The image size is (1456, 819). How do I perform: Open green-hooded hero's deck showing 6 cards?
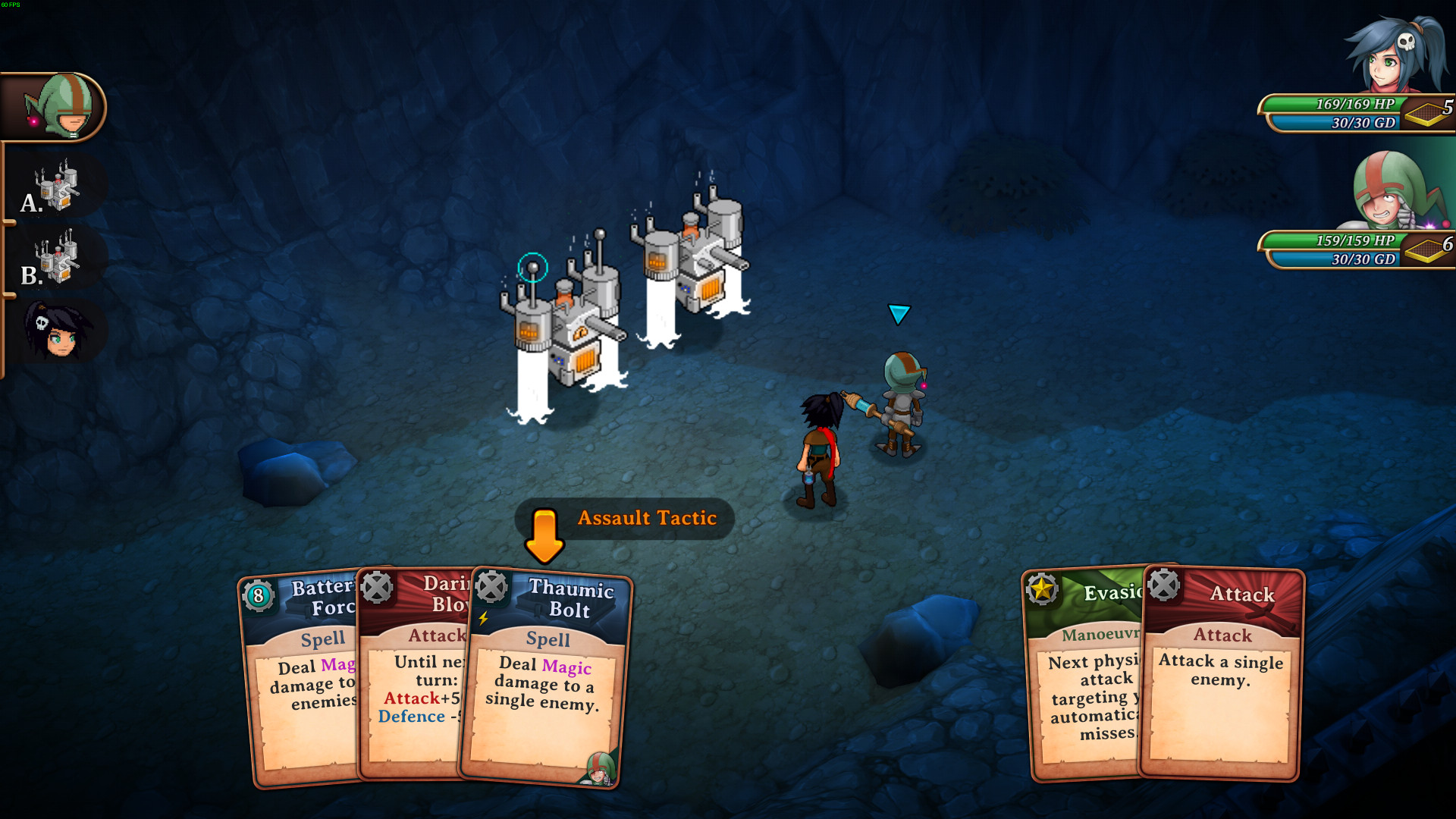[1429, 249]
